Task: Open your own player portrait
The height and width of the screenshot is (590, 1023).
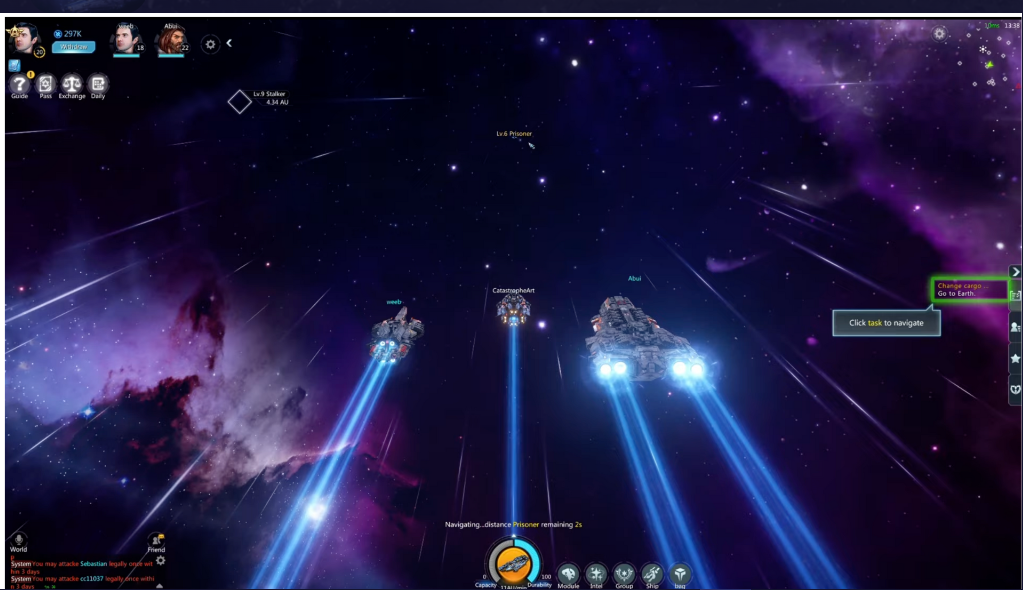Action: [x=20, y=40]
